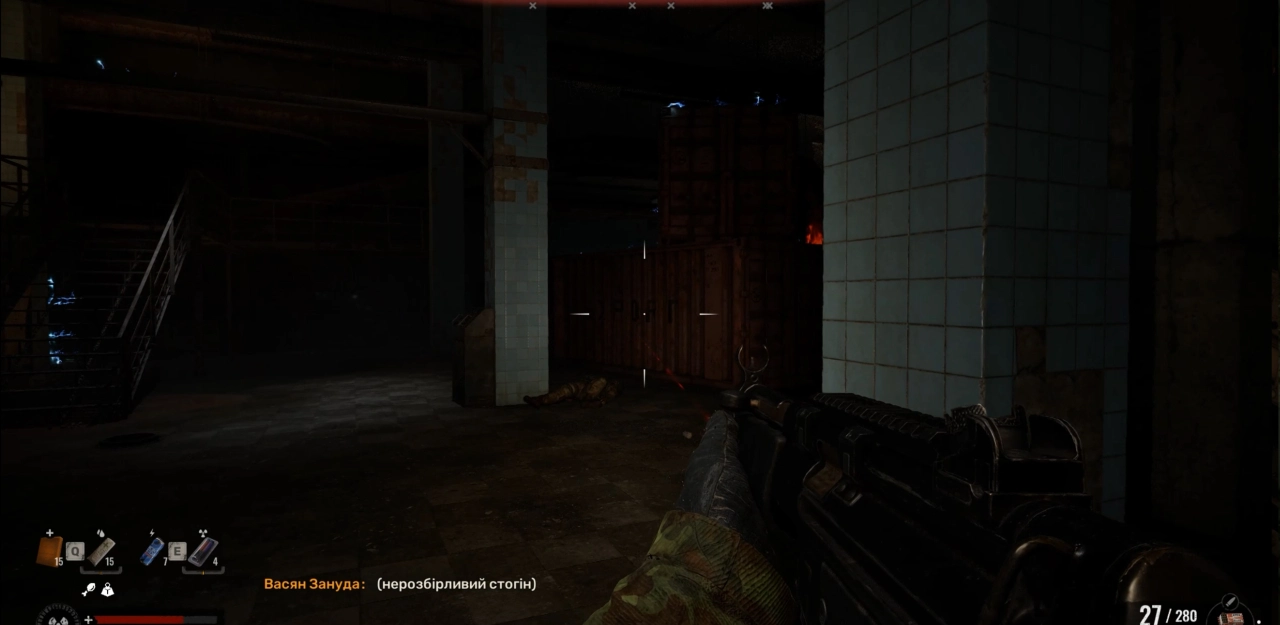Choose the anti-radiation drug quick slot
This screenshot has width=1280, height=625.
tap(203, 551)
